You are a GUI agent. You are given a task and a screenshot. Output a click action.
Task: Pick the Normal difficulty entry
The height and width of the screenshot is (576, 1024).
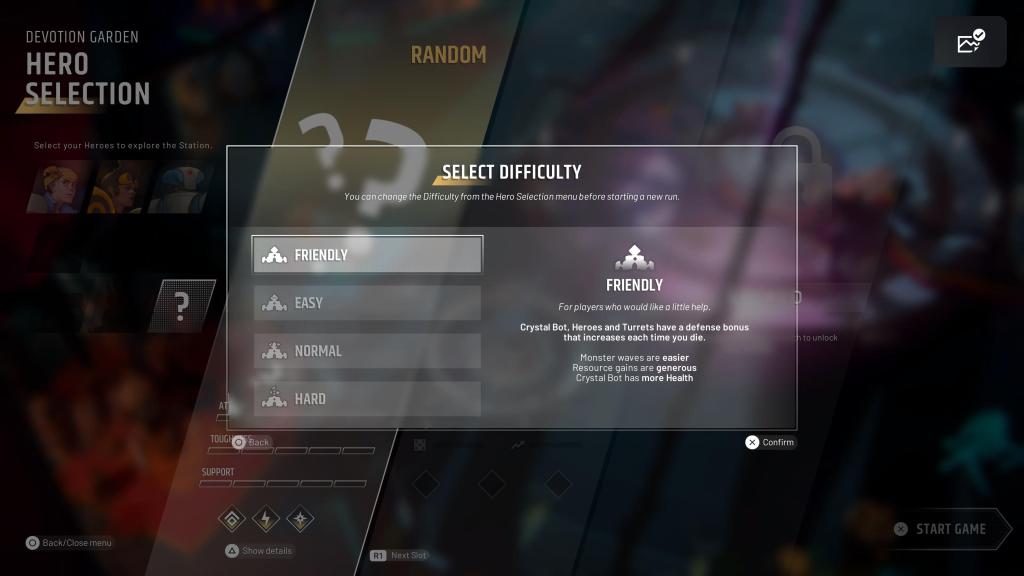367,351
